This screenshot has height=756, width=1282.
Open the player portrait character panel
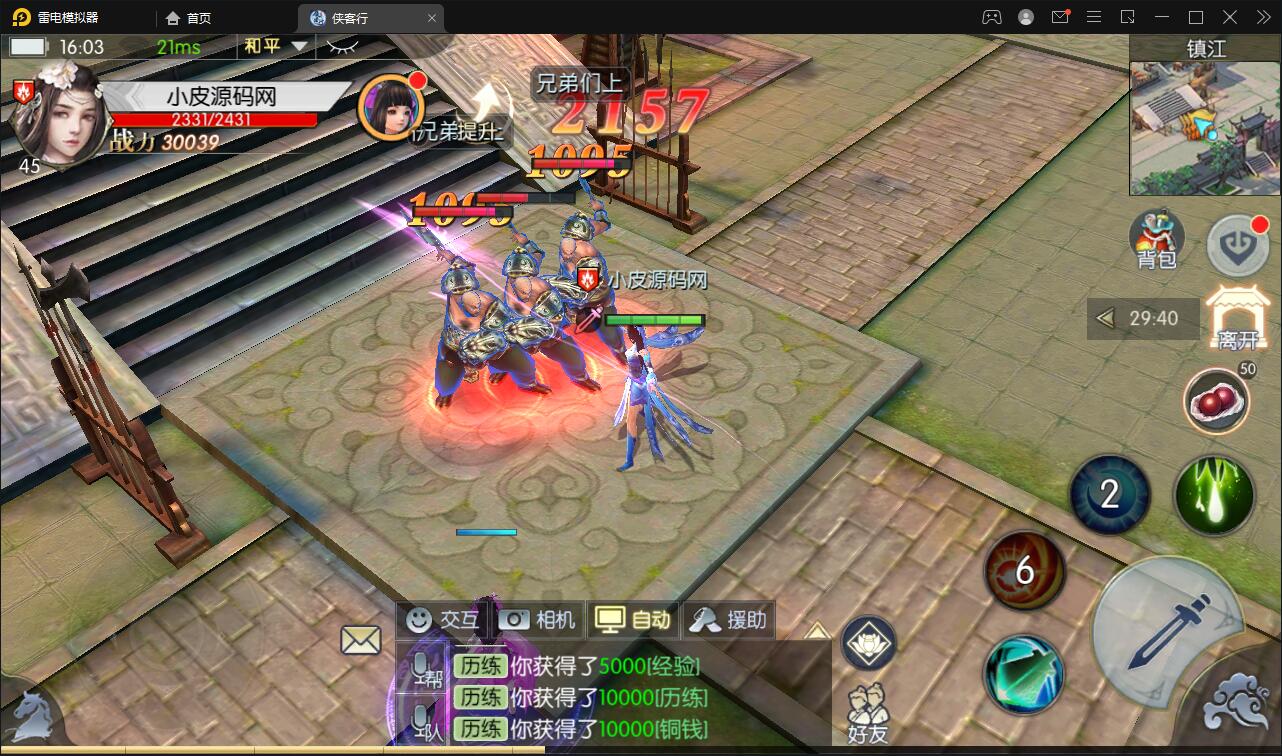coord(56,112)
